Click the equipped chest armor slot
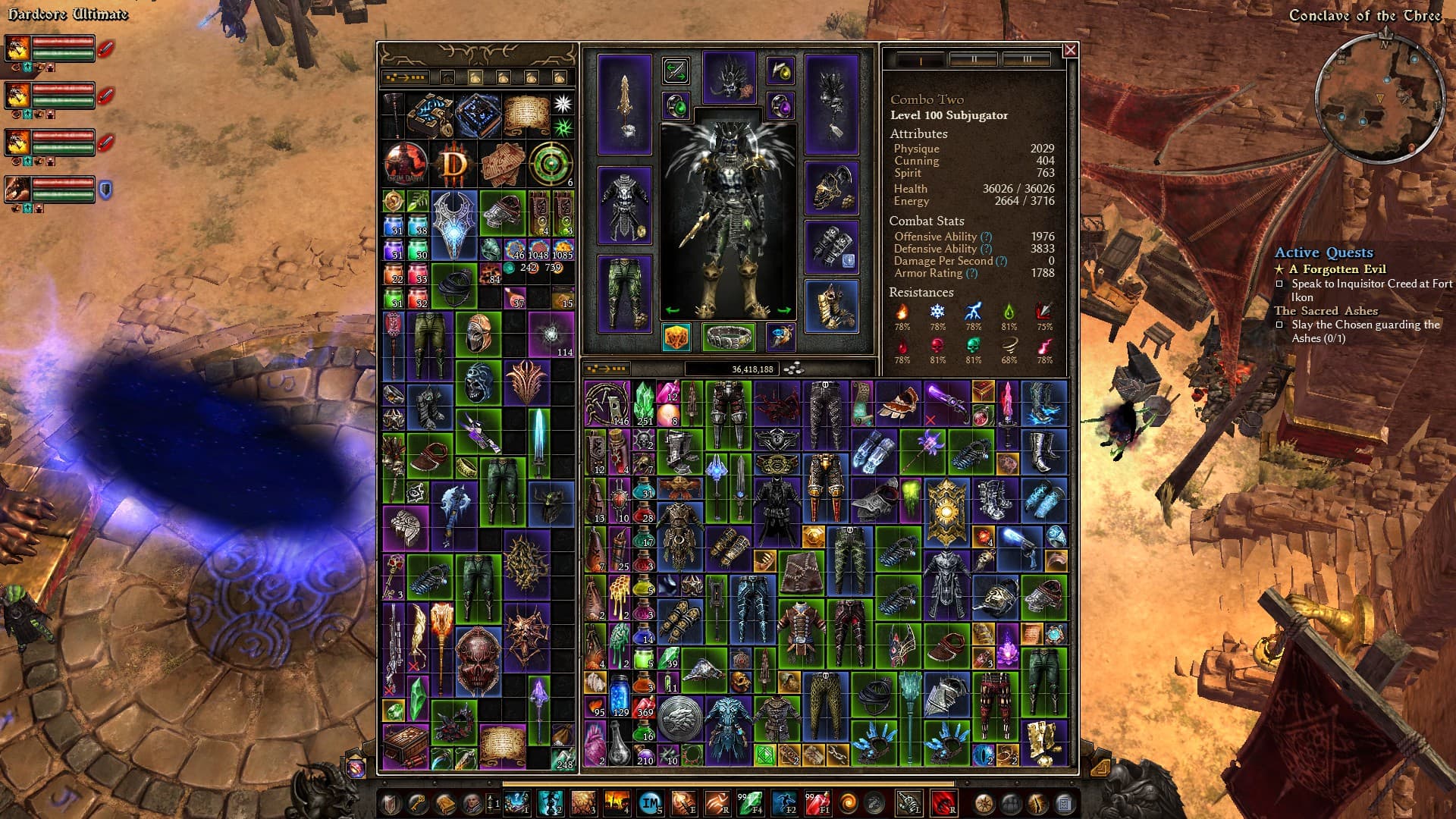Screen dimensions: 1456x819 tap(624, 205)
